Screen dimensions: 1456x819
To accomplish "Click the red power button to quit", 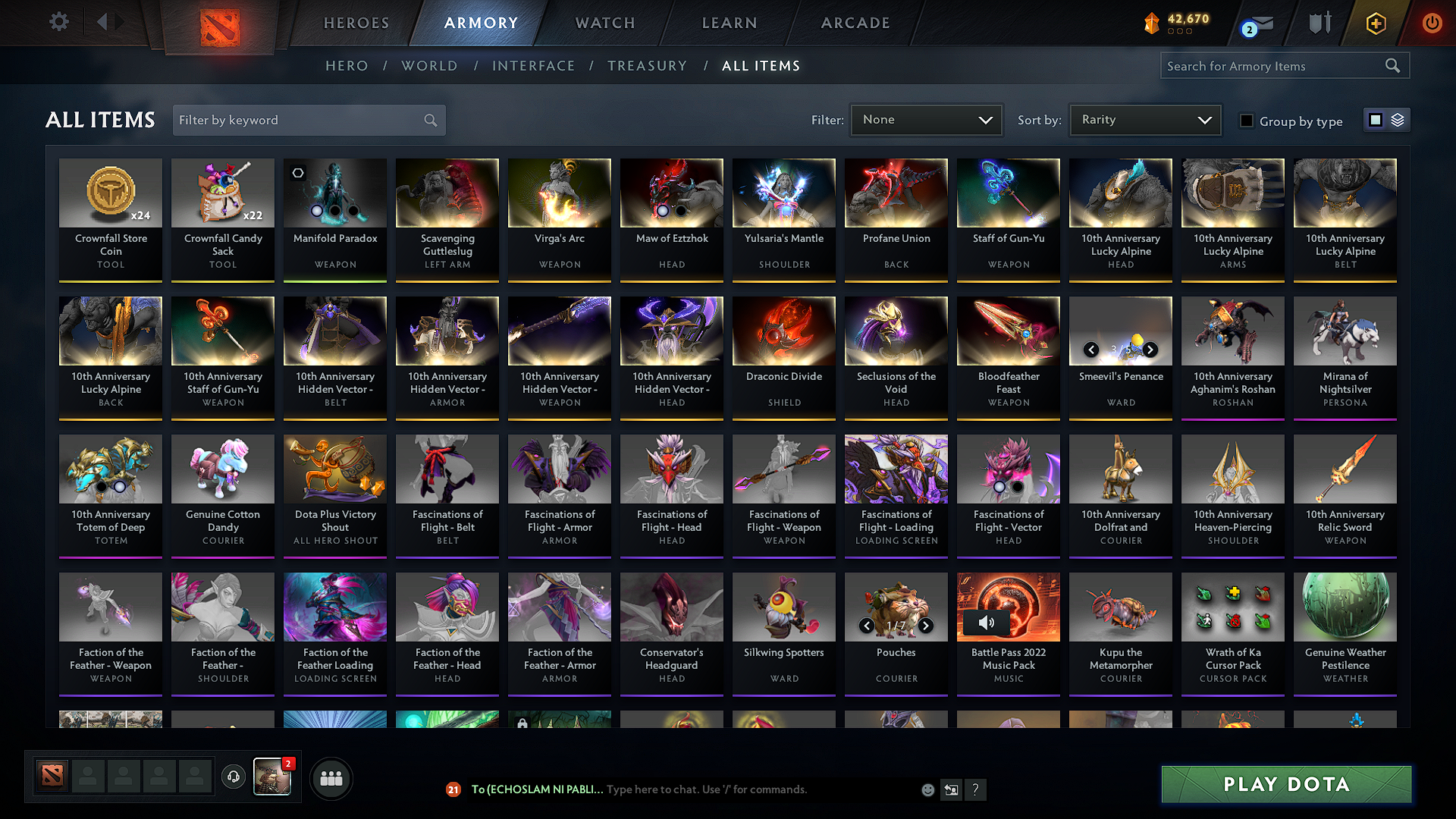I will point(1432,24).
